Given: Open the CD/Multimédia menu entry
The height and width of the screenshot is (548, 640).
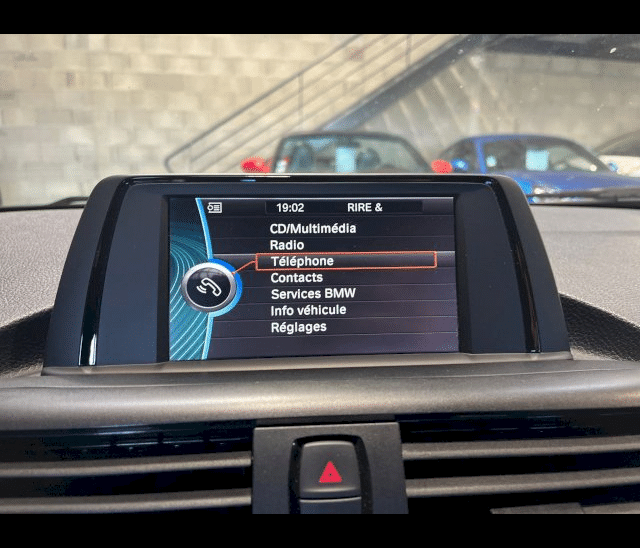Looking at the screenshot, I should pos(312,228).
